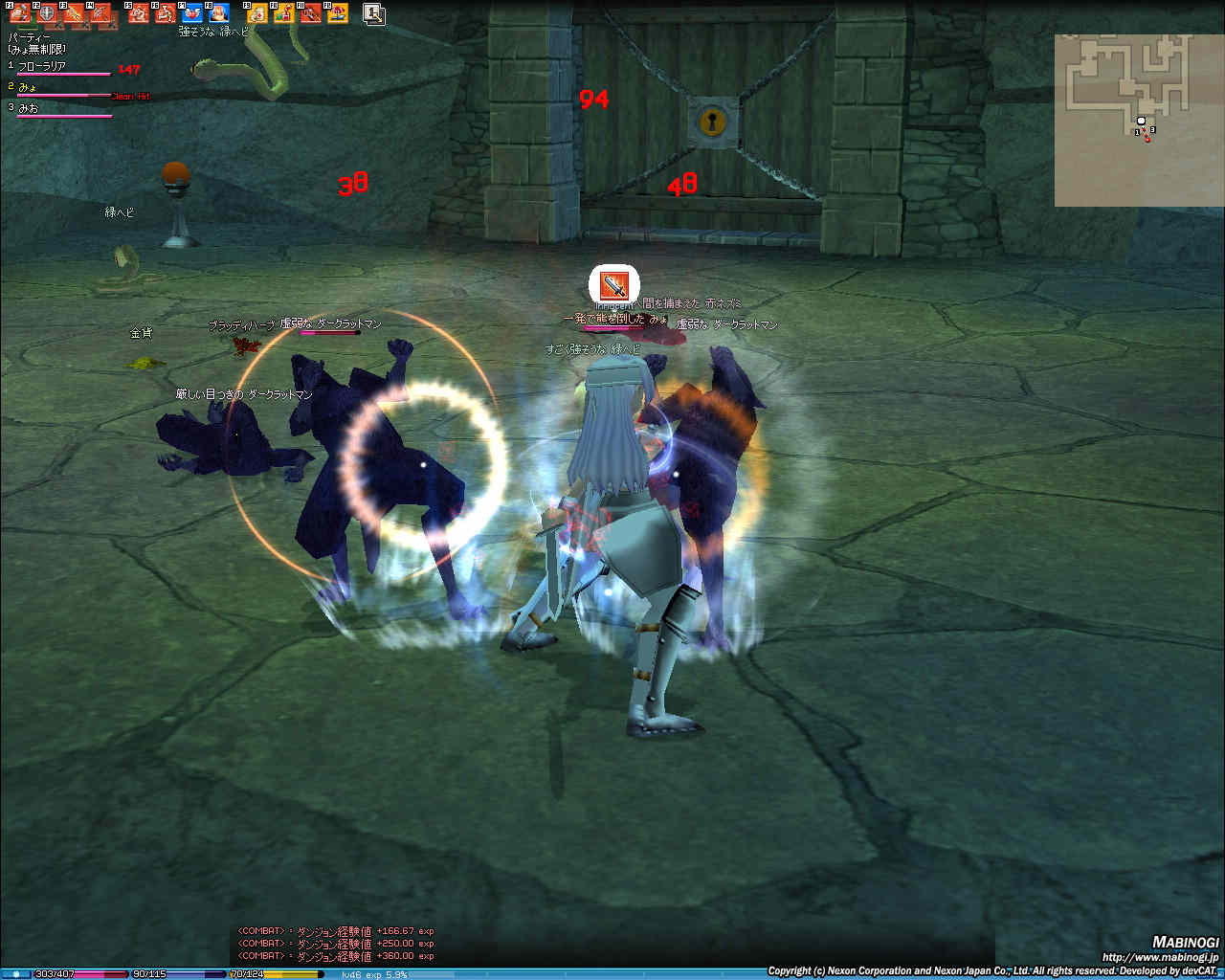1225x980 pixels.
Task: Activate the F10 yellow skill icon
Action: click(x=284, y=13)
